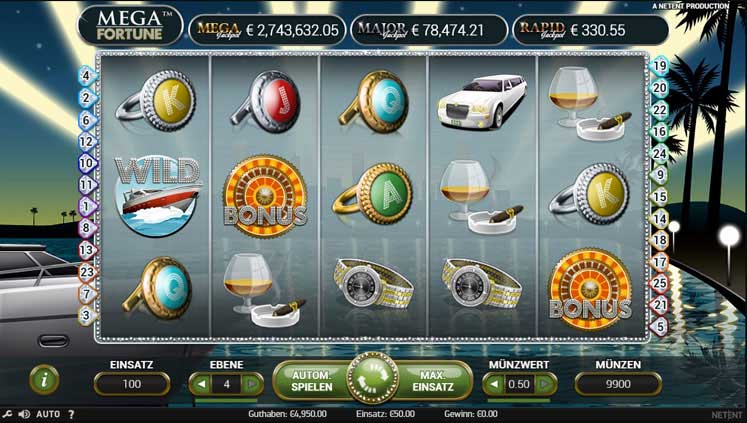Viewport: 747px width, 423px height.
Task: Spin the reels with the round button
Action: tap(372, 380)
